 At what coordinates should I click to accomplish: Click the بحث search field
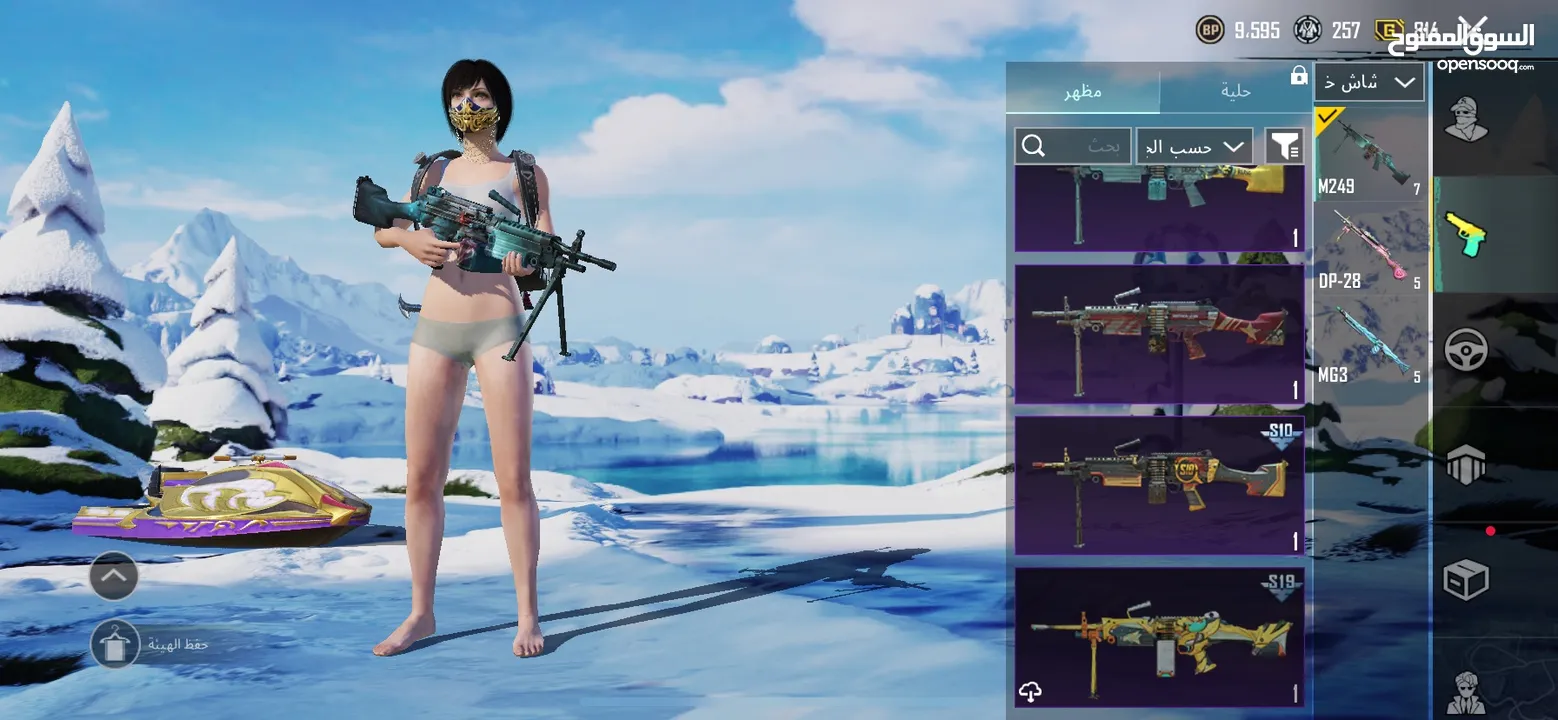point(1073,147)
